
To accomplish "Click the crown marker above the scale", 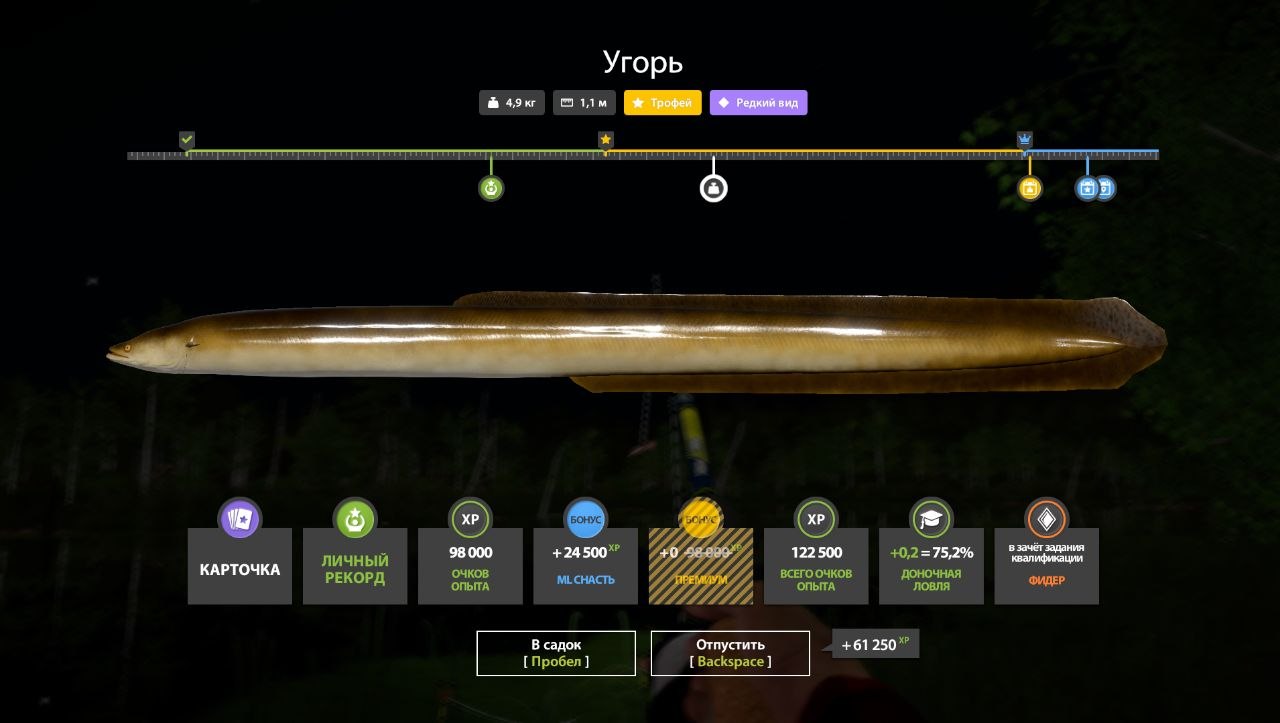I will (x=1024, y=140).
